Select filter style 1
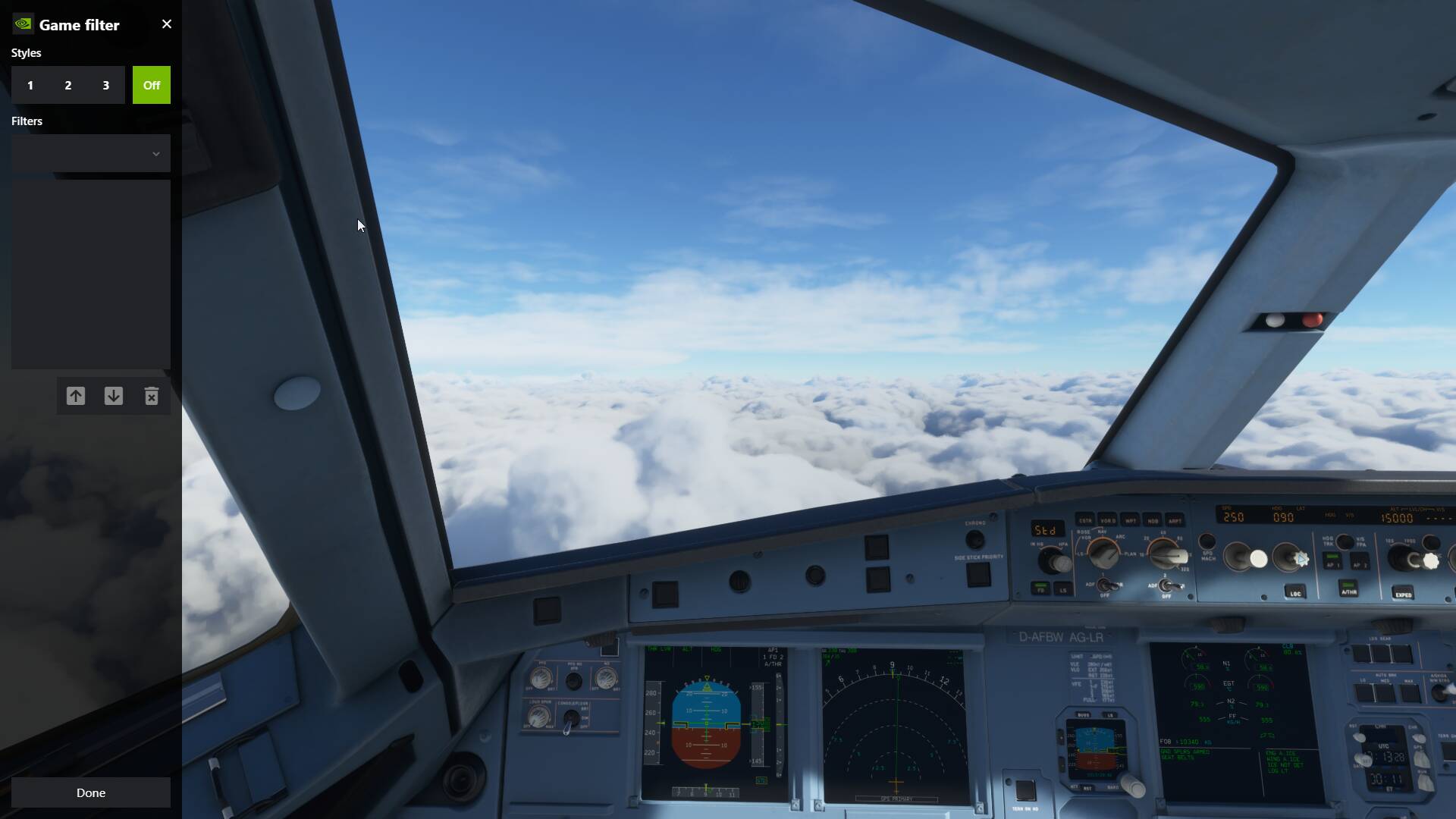The width and height of the screenshot is (1456, 819). (30, 85)
